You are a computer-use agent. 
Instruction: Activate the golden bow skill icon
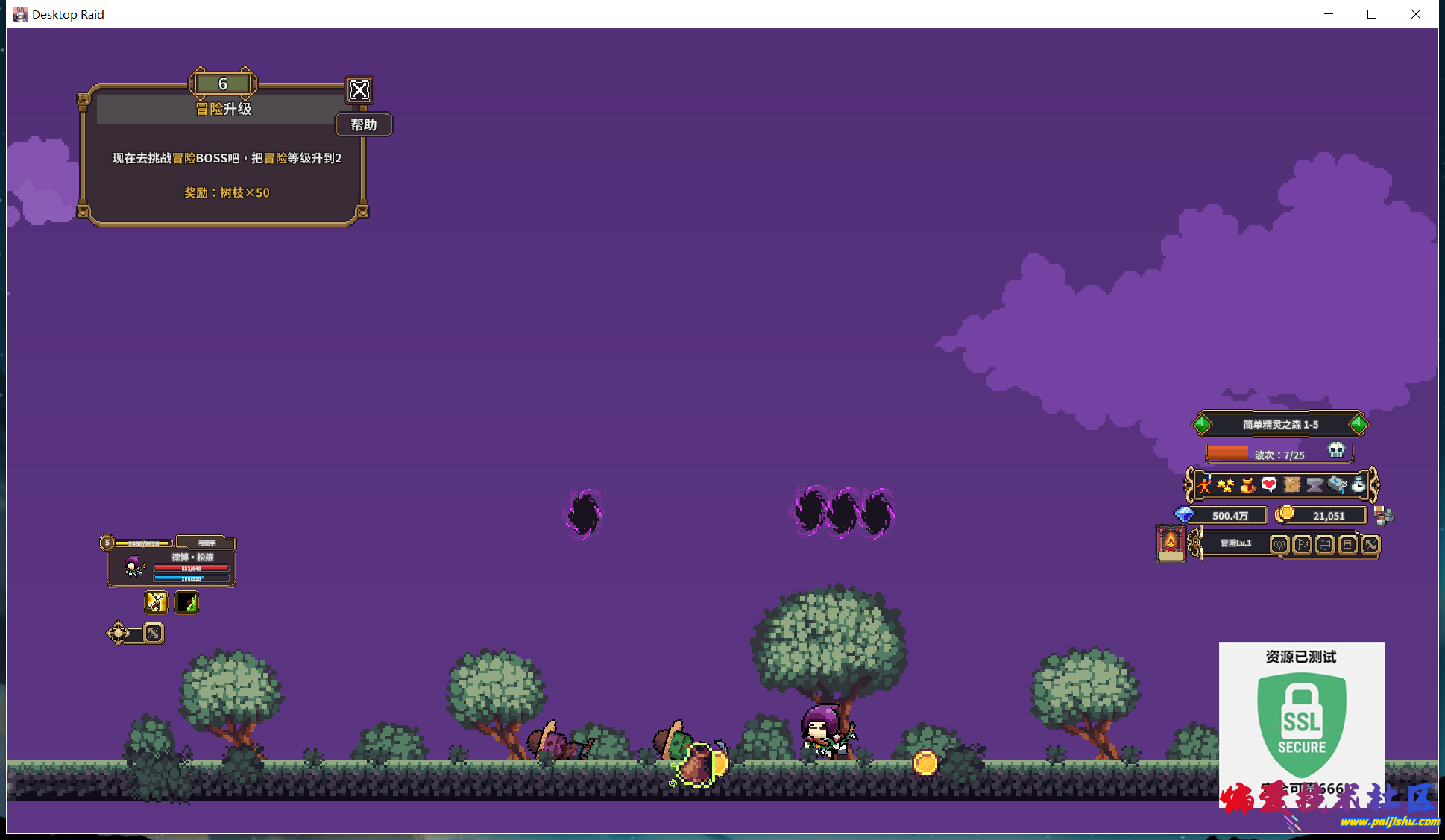tap(156, 601)
